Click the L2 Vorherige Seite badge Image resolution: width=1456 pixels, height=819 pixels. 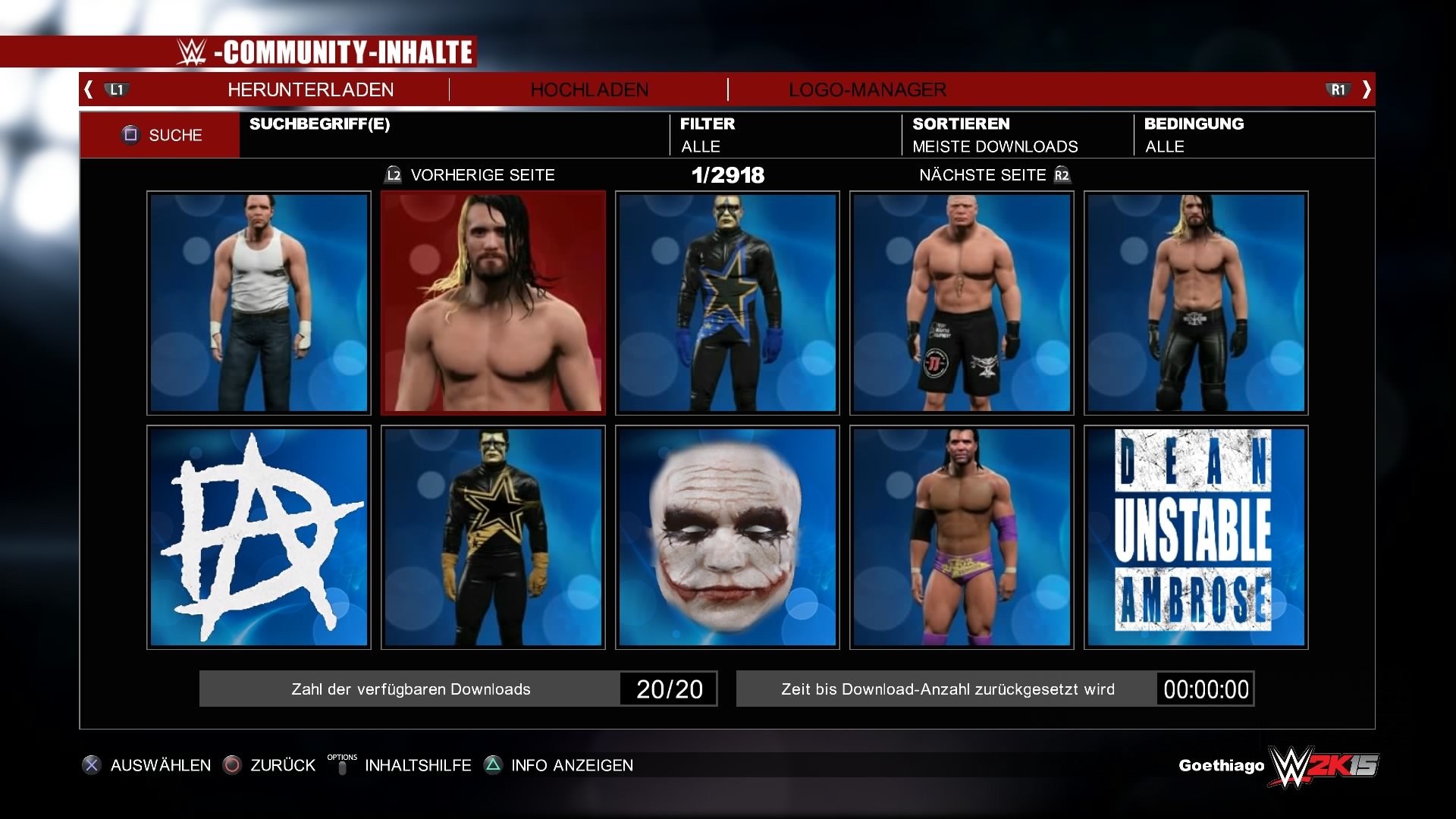click(x=394, y=174)
